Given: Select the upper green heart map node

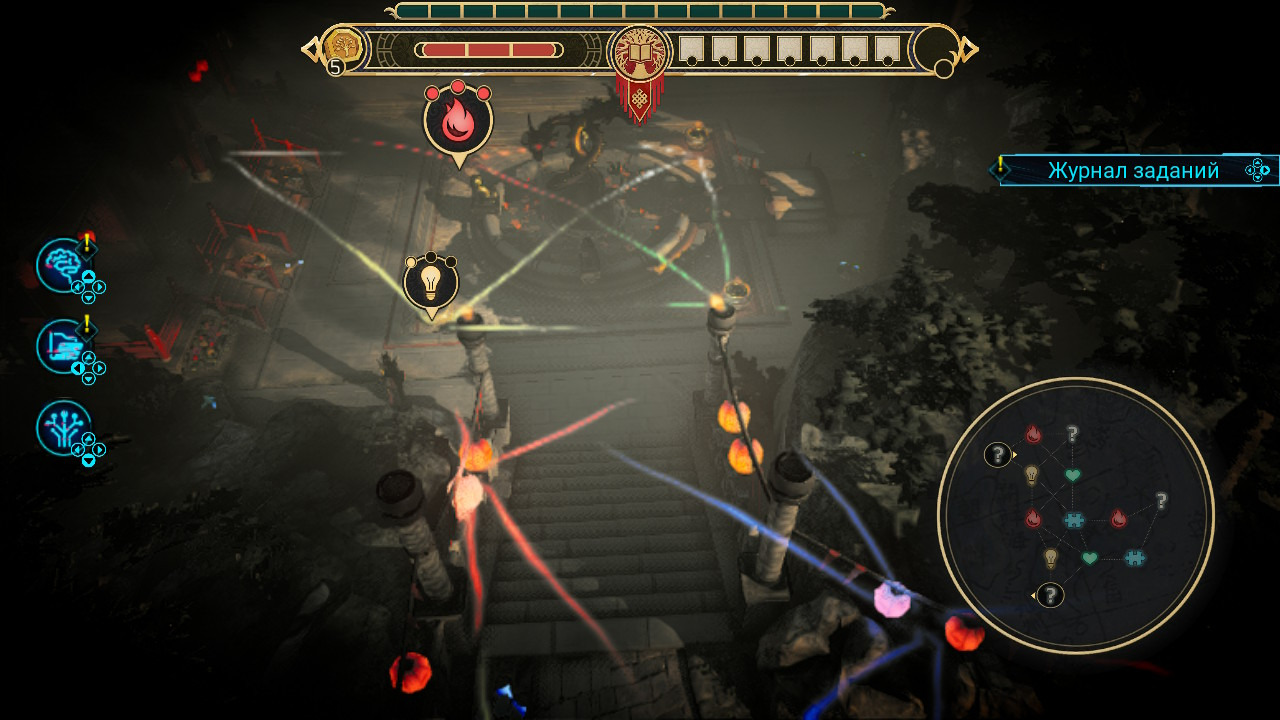Looking at the screenshot, I should 1072,475.
